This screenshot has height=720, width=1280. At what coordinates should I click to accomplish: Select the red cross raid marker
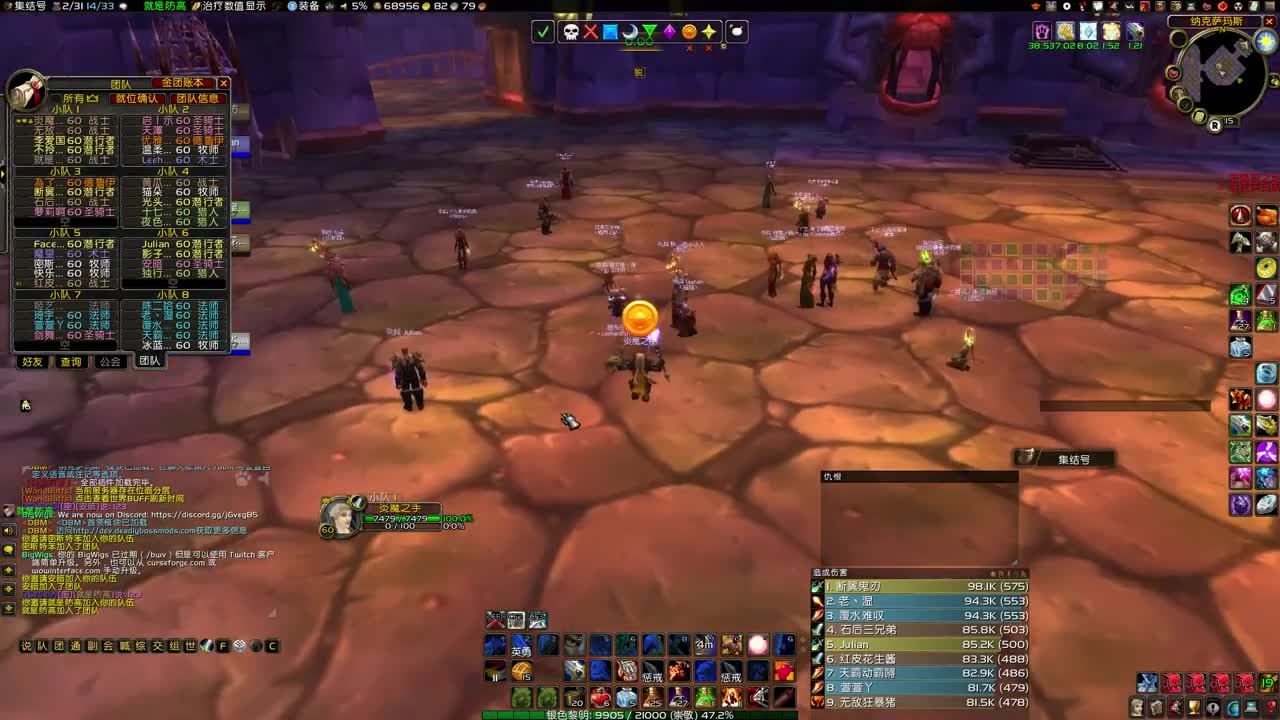(x=590, y=32)
